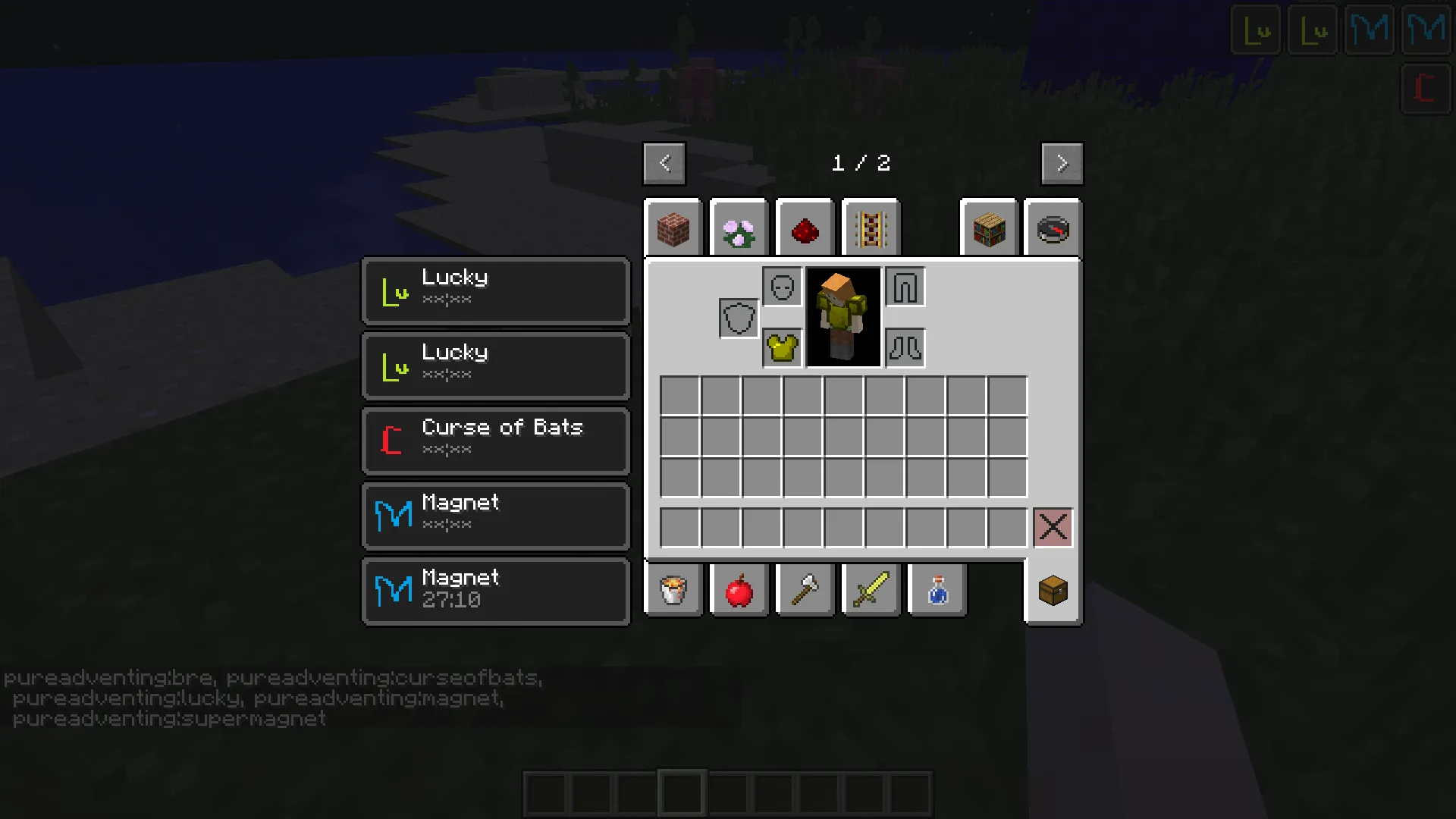Open the potion brewing tab icon
The image size is (1456, 819).
[937, 590]
